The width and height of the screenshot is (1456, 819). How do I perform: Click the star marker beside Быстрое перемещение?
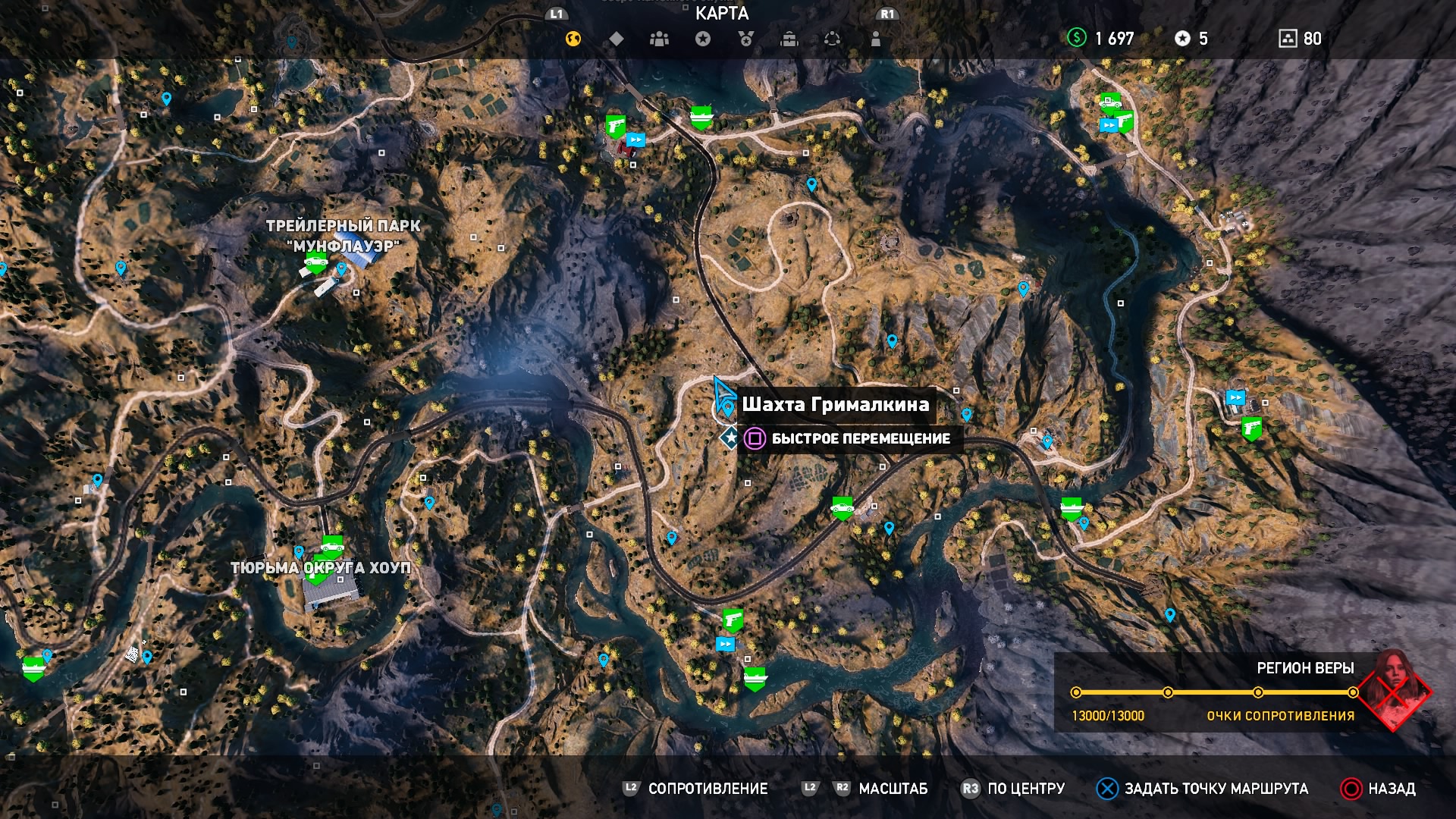[730, 438]
